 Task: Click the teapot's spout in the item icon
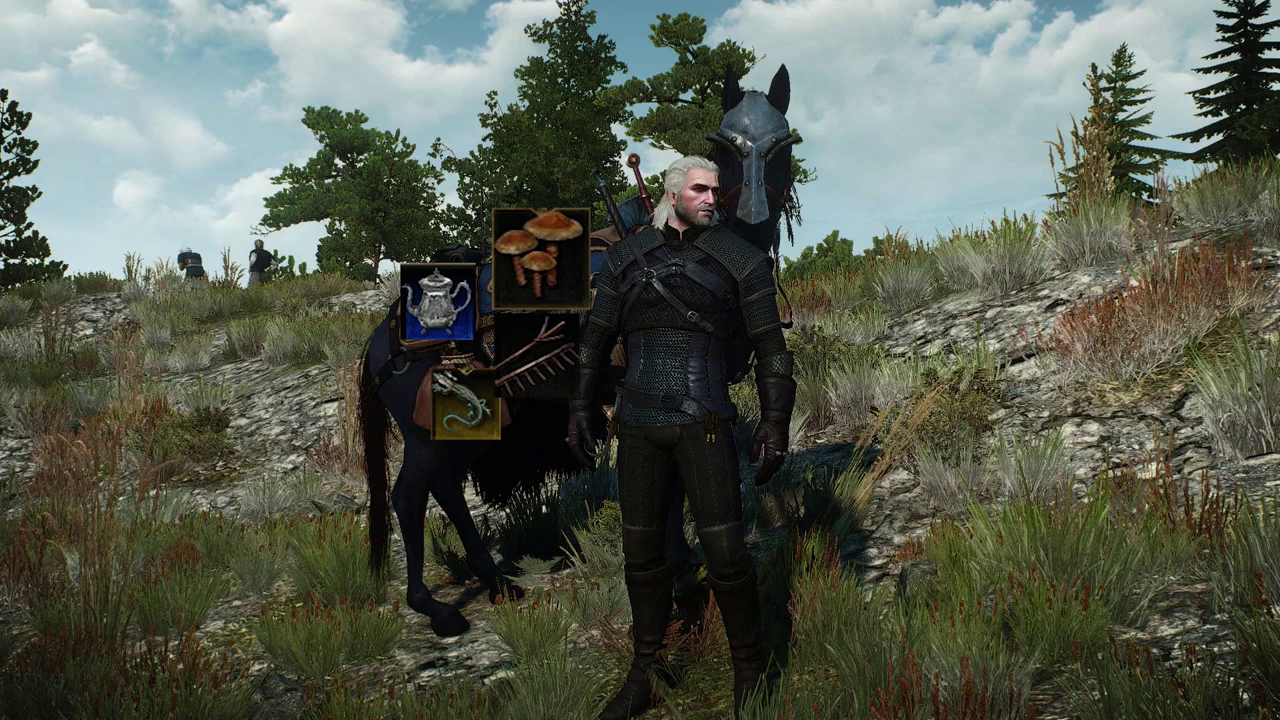(x=411, y=294)
